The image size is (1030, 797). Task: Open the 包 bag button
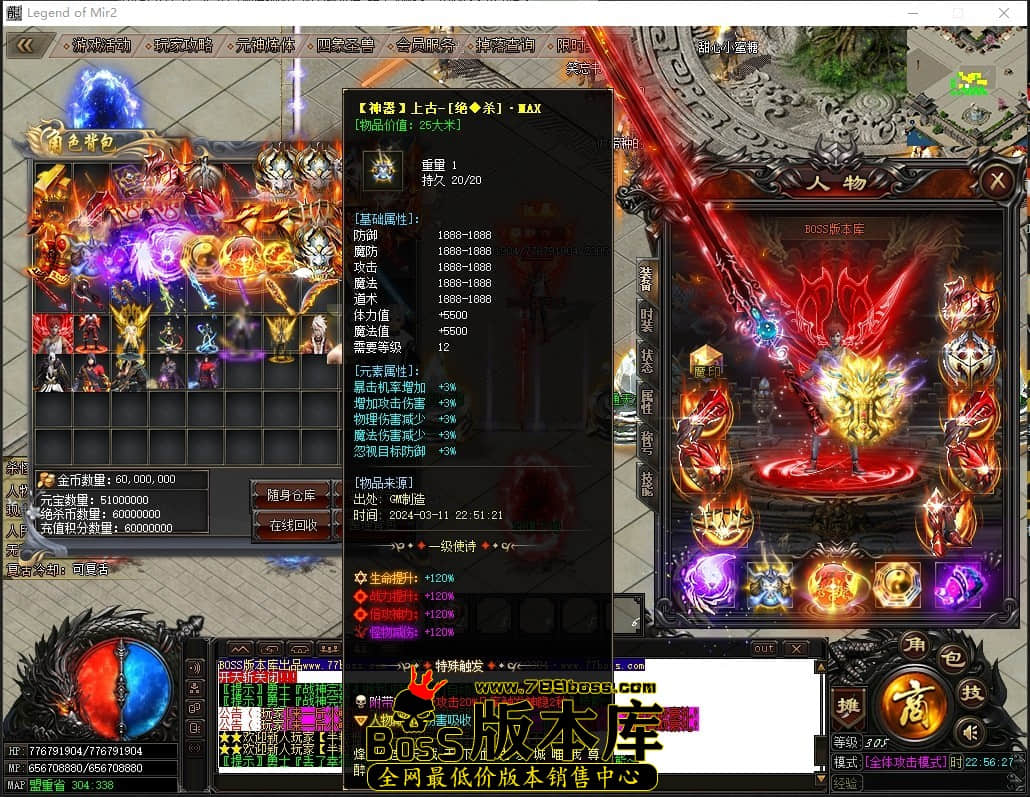[x=953, y=658]
